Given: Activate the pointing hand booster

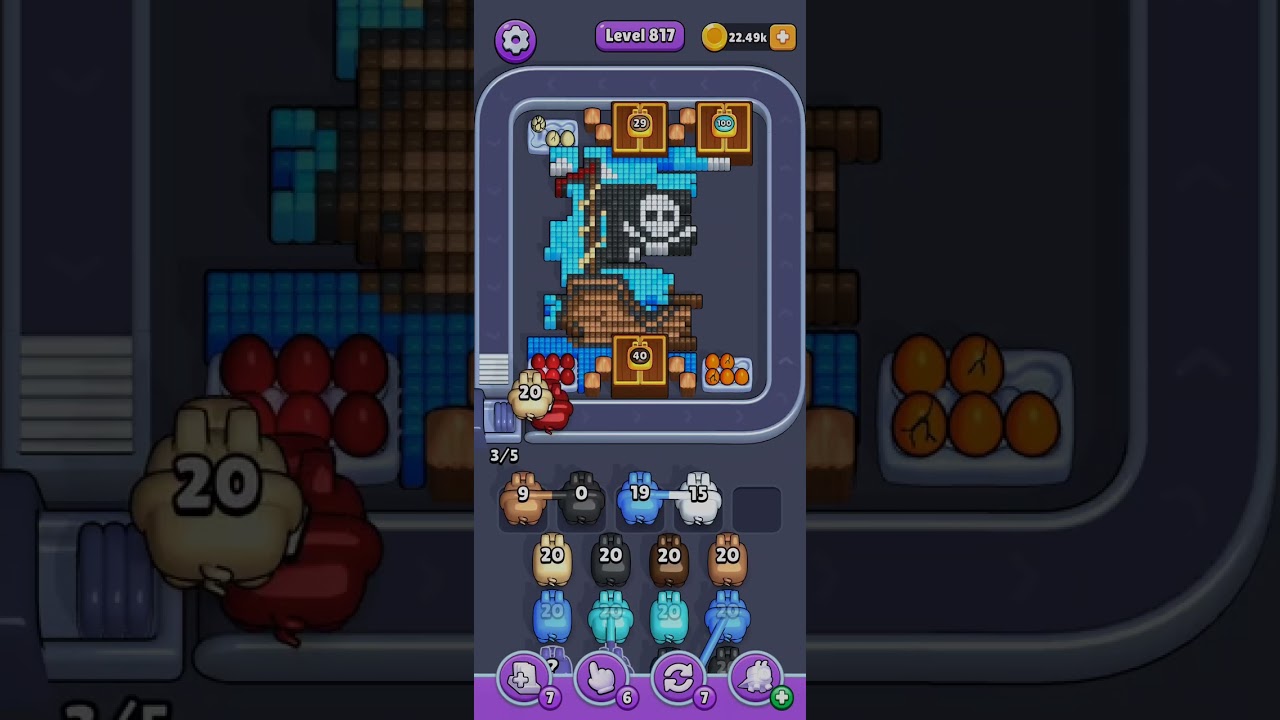Looking at the screenshot, I should point(601,680).
